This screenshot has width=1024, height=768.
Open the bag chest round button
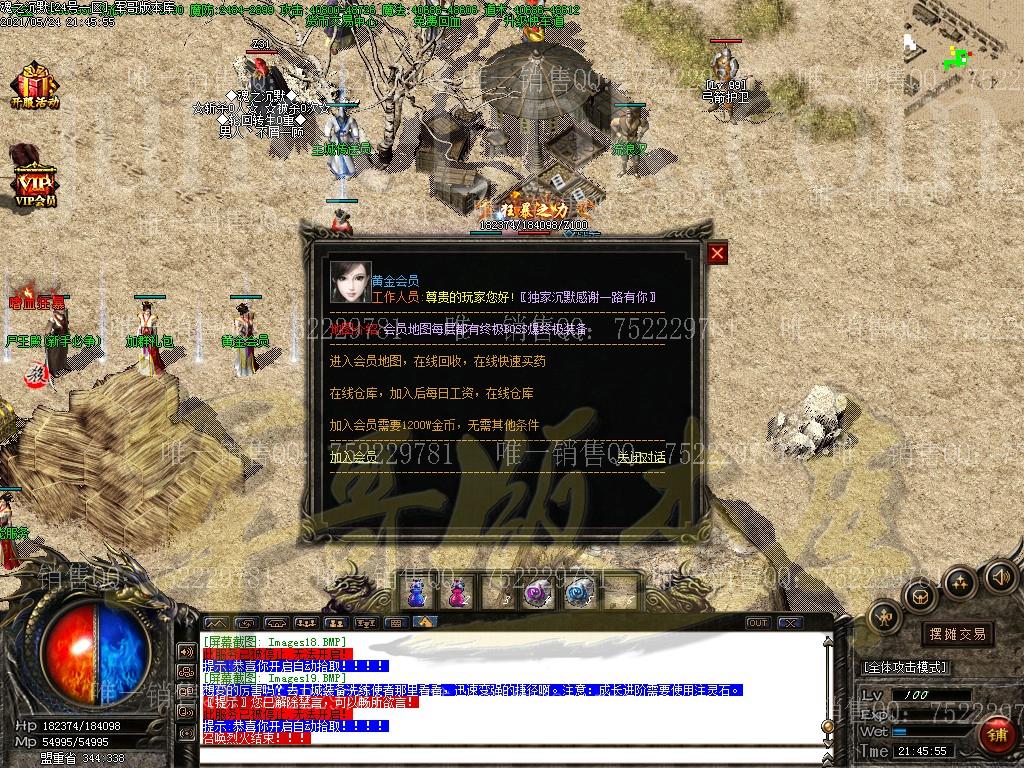click(x=919, y=597)
